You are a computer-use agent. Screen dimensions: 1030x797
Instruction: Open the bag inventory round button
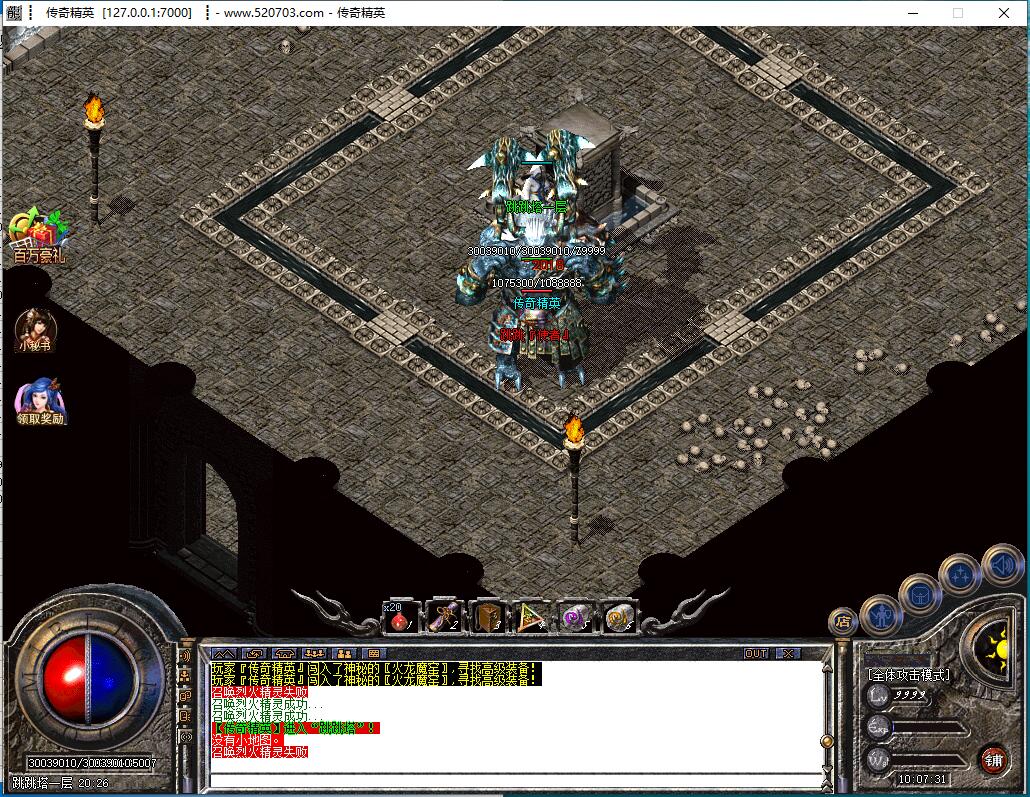(919, 595)
